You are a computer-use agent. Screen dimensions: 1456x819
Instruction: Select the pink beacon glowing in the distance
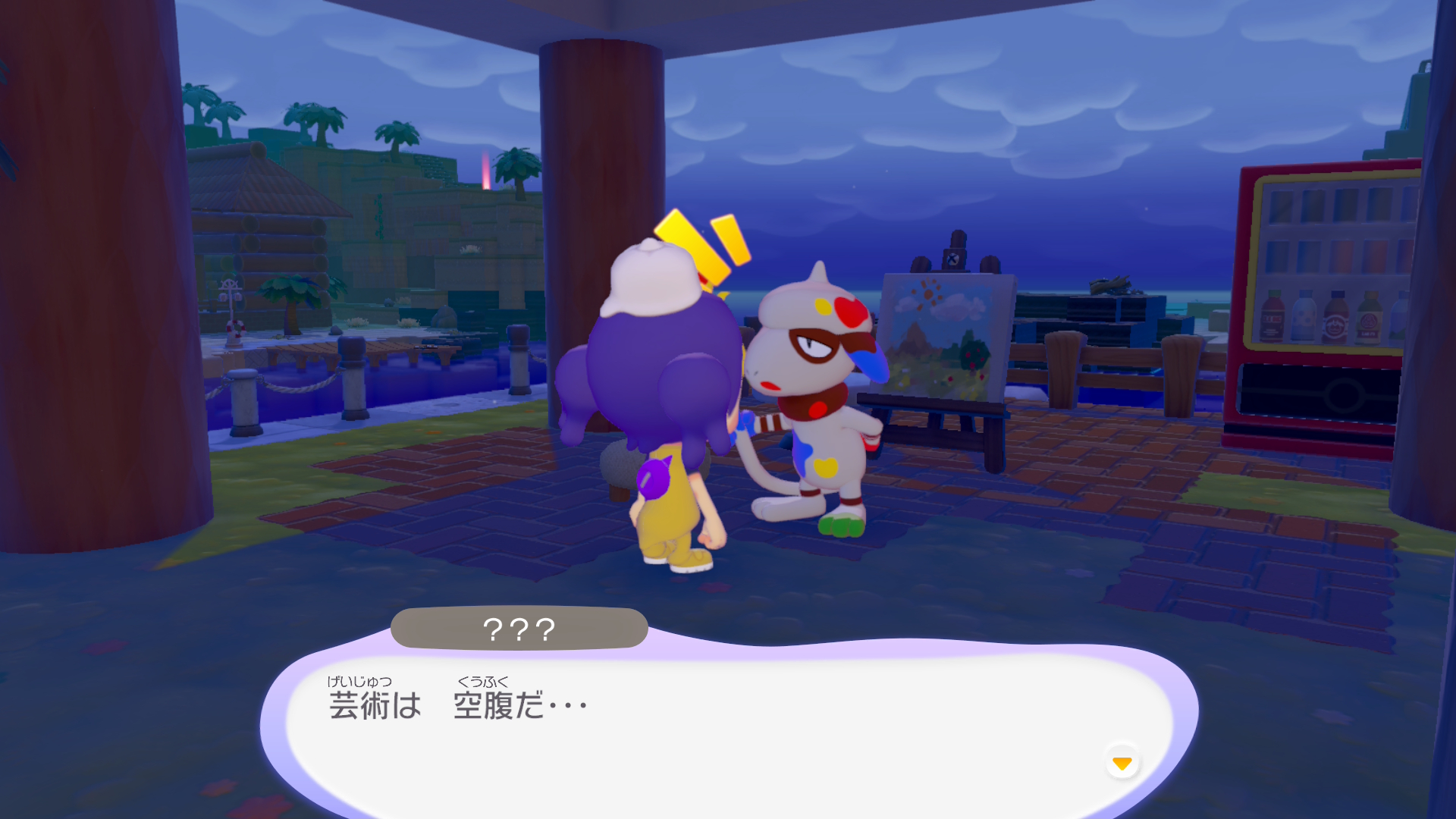[x=485, y=171]
